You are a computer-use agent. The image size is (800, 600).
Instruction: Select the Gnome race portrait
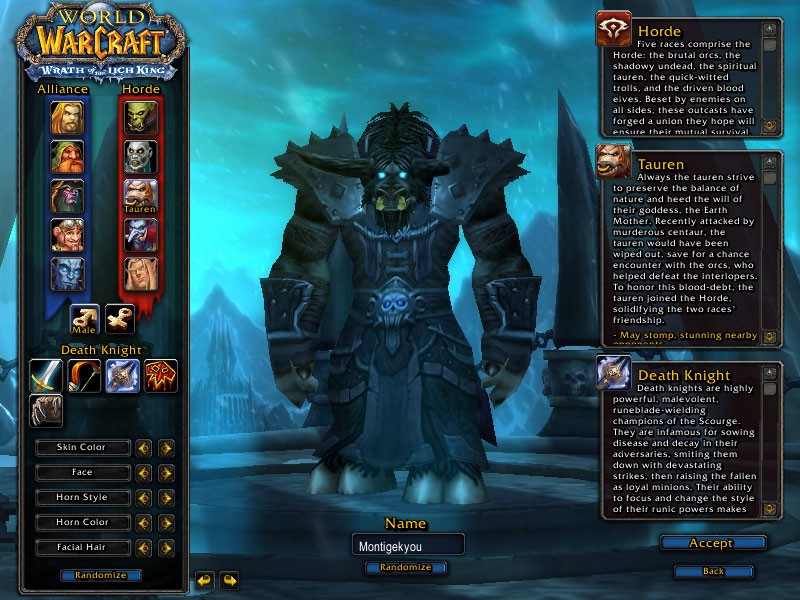click(68, 235)
